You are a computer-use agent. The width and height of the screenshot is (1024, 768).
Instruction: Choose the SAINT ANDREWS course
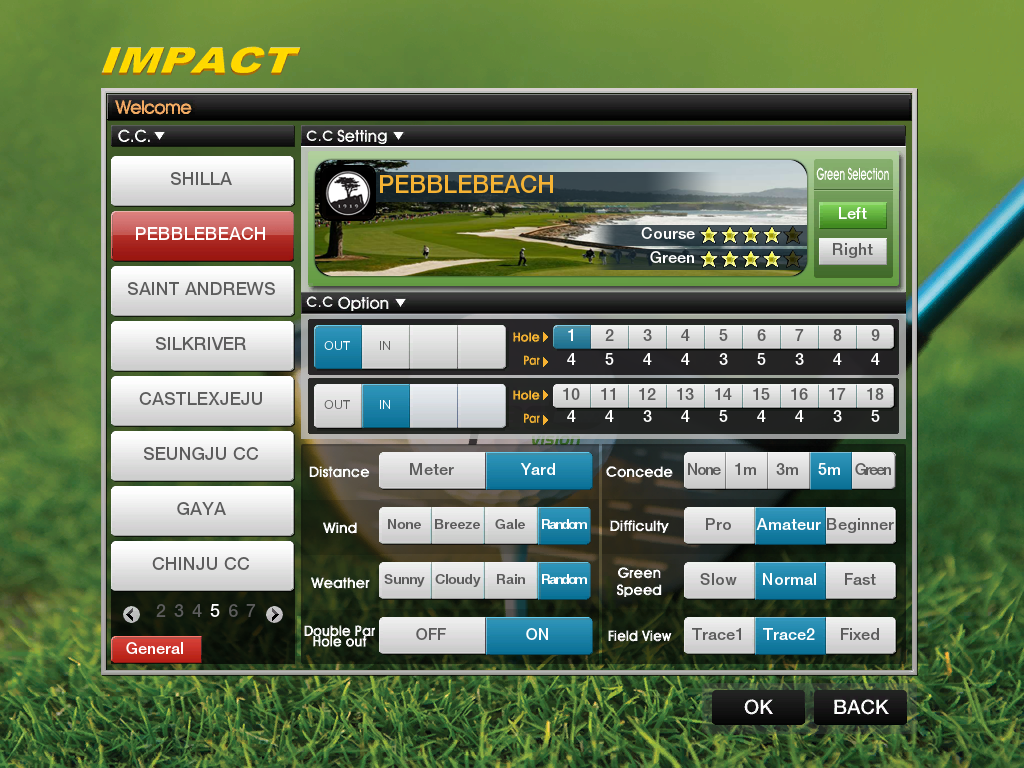pyautogui.click(x=201, y=290)
